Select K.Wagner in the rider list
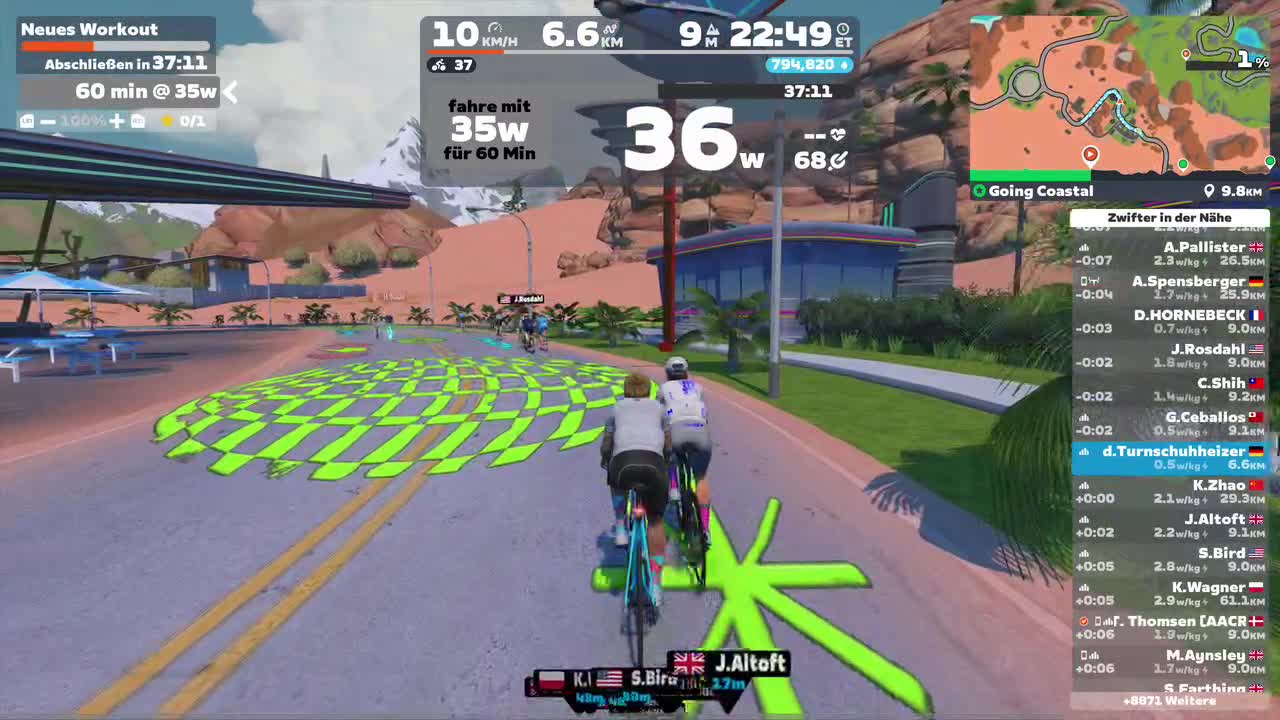 point(1170,594)
